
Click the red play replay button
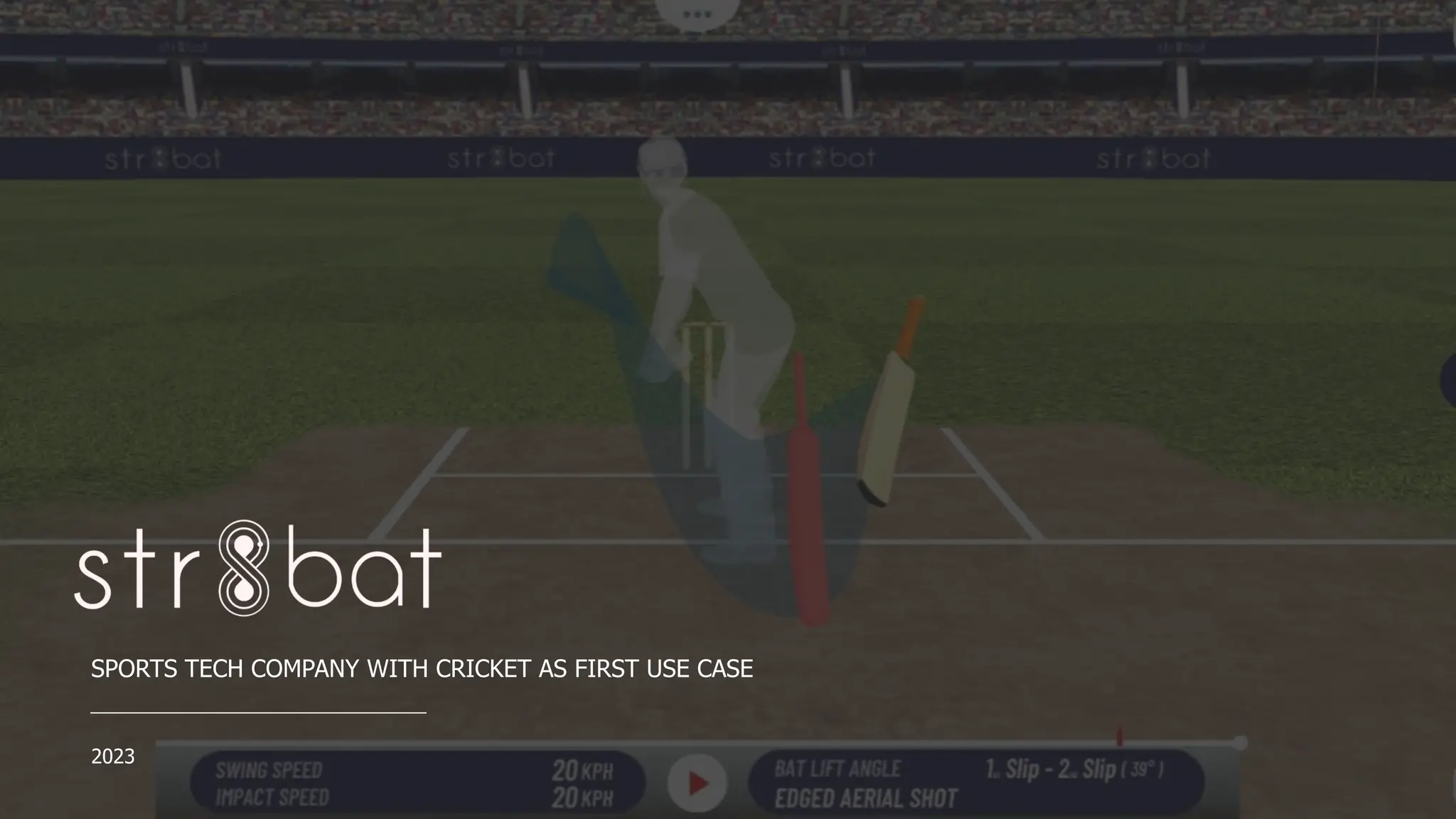pyautogui.click(x=697, y=783)
